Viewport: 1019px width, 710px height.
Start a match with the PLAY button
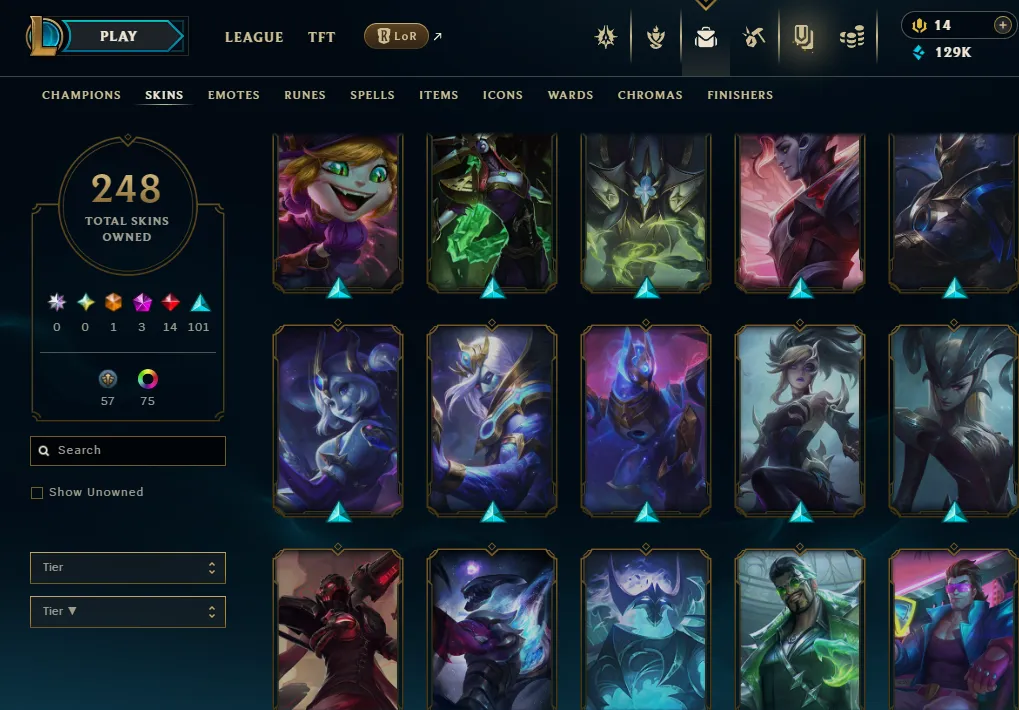click(x=118, y=37)
